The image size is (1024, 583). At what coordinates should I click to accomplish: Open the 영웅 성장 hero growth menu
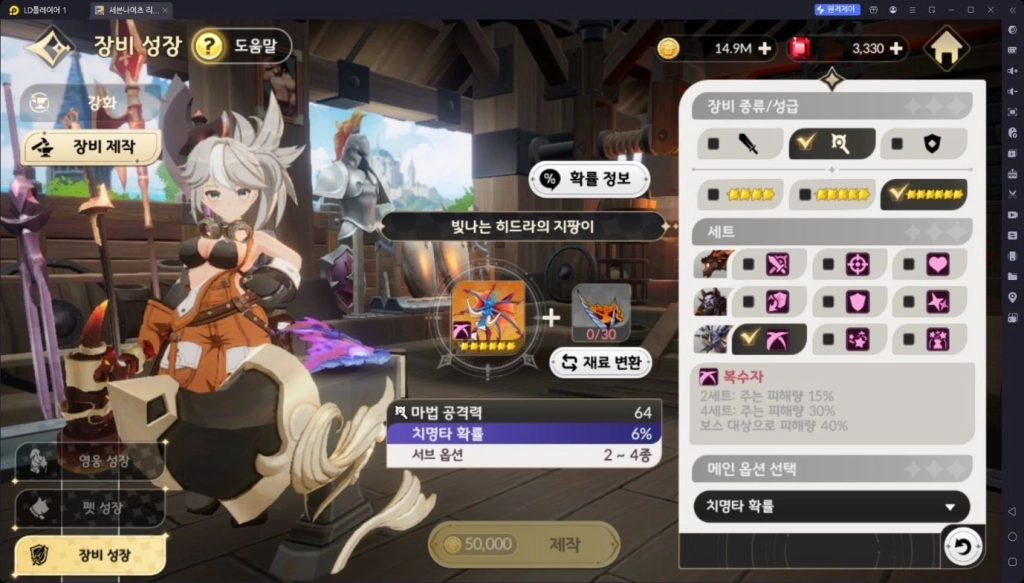click(x=90, y=461)
